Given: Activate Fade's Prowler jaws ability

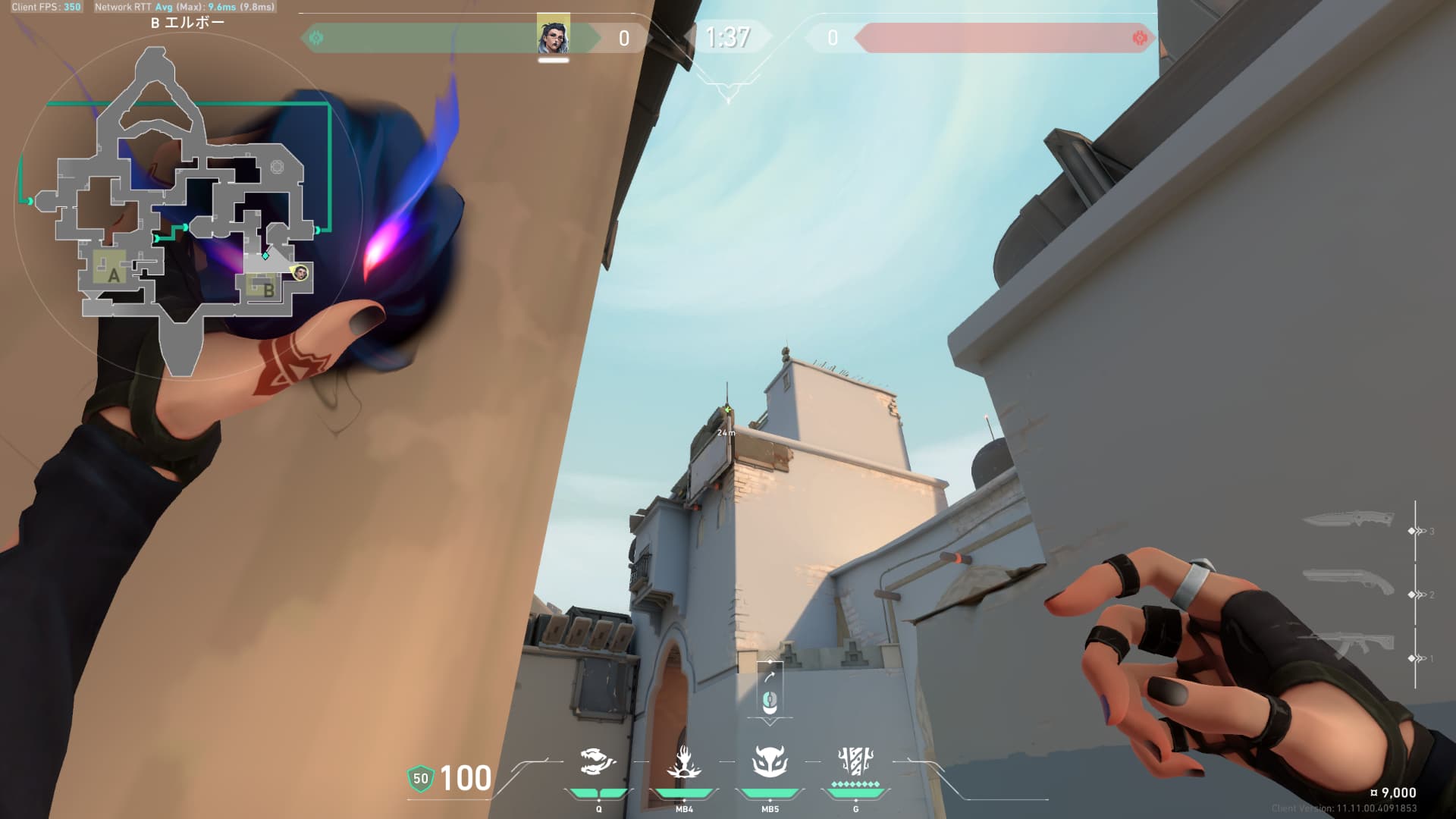Looking at the screenshot, I should [598, 762].
